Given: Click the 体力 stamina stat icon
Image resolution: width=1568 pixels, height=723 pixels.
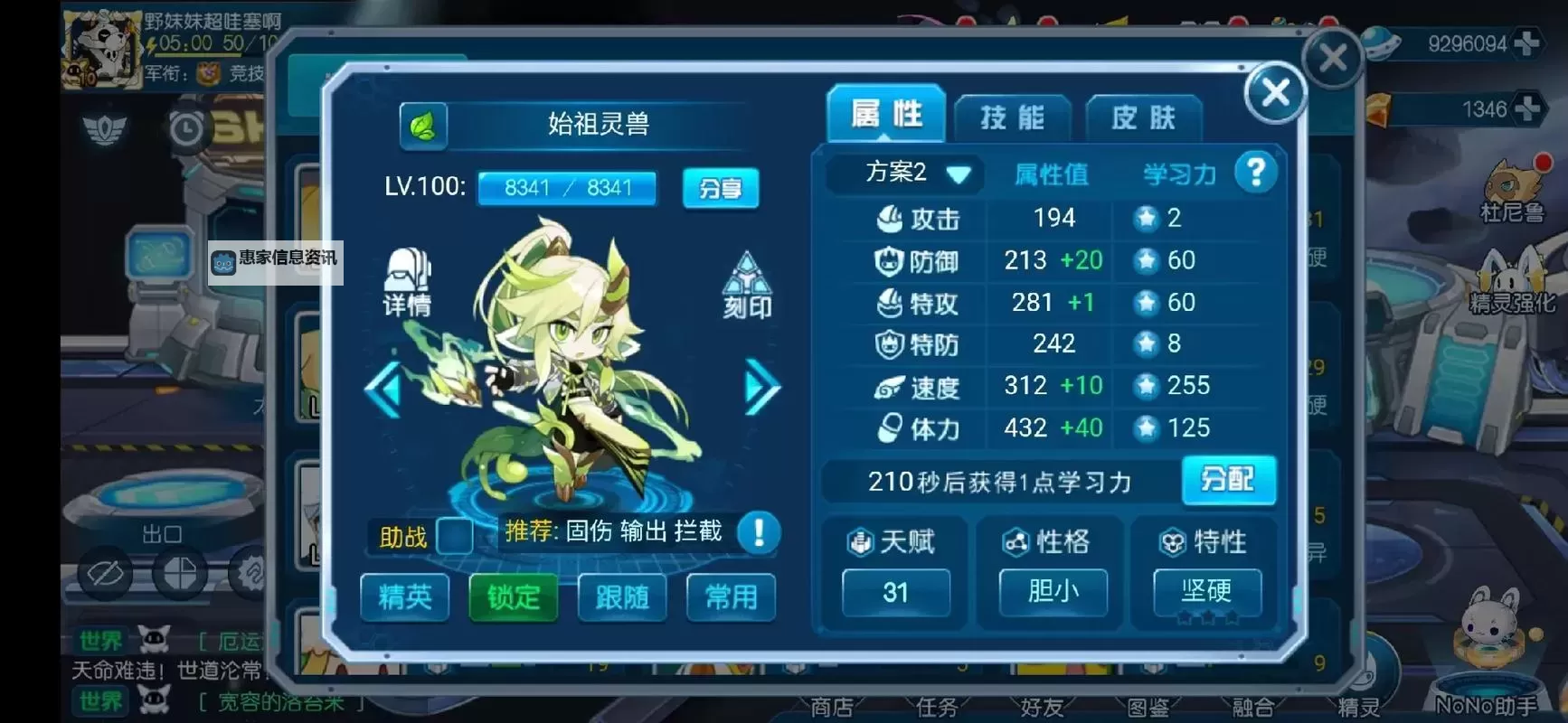Looking at the screenshot, I should click(x=890, y=427).
